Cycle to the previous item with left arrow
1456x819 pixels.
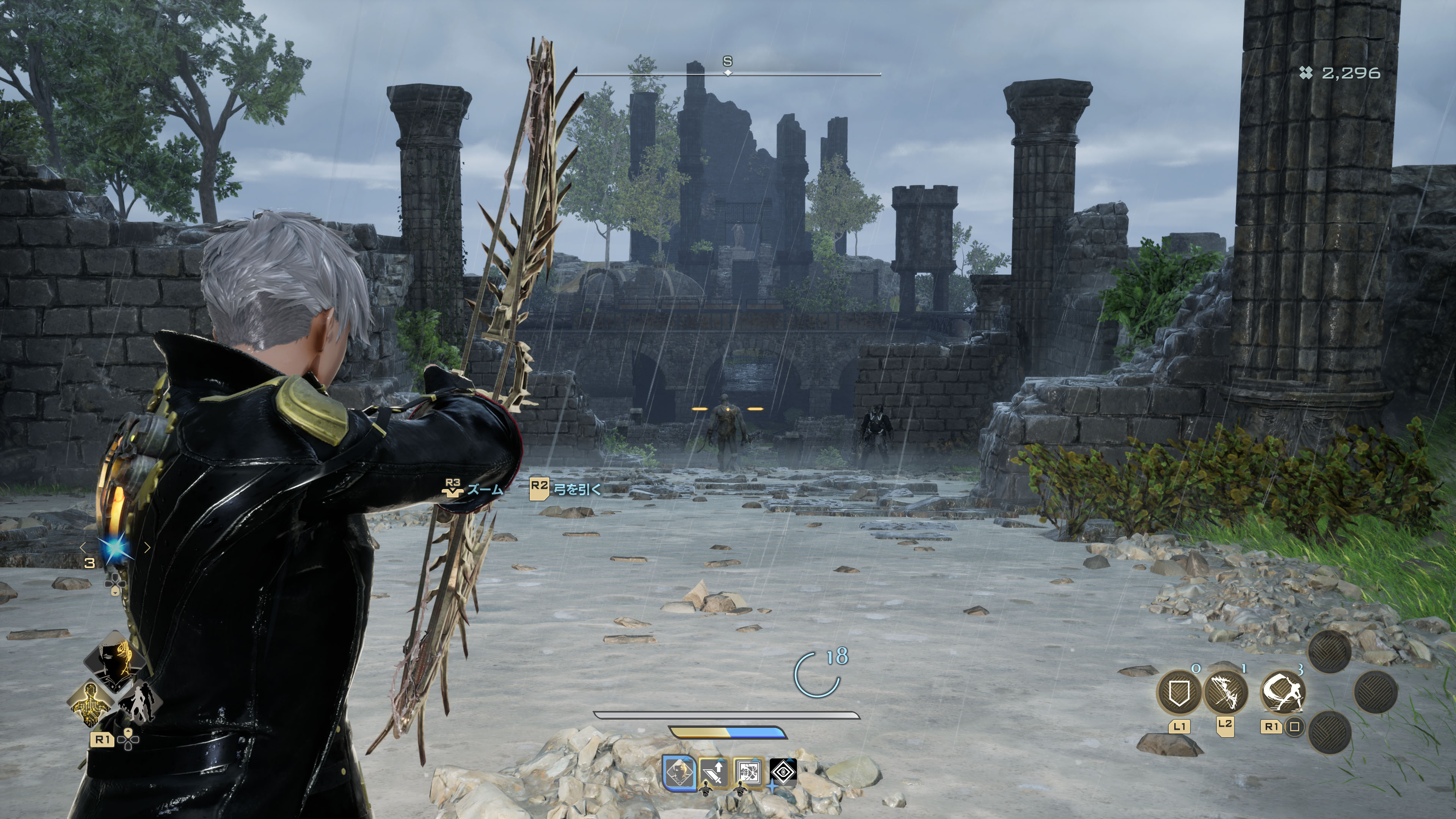pos(84,547)
